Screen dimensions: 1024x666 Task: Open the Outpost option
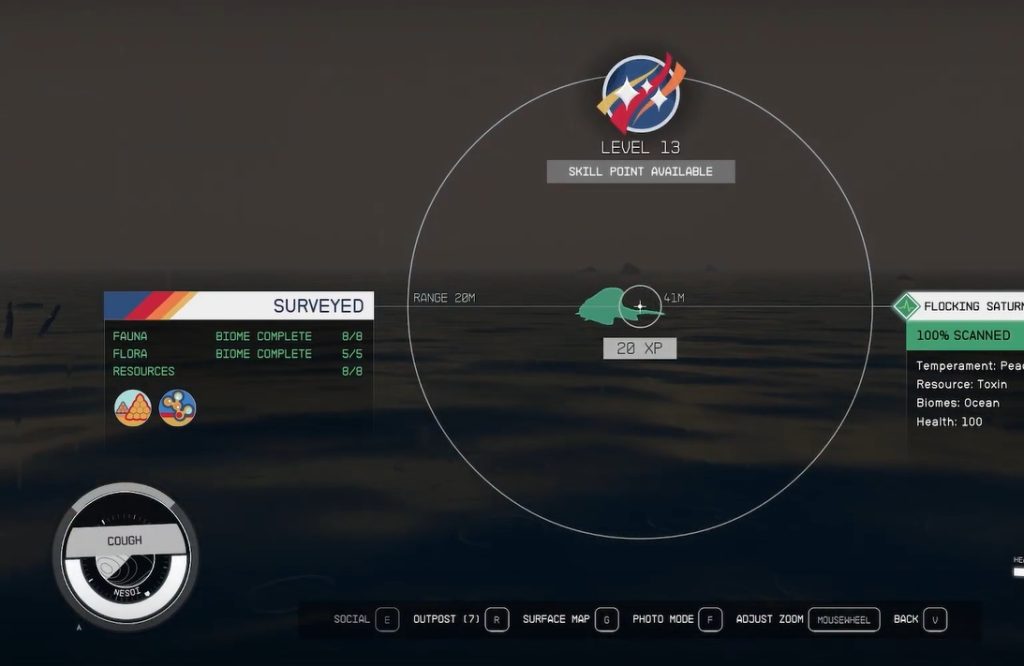[462, 619]
